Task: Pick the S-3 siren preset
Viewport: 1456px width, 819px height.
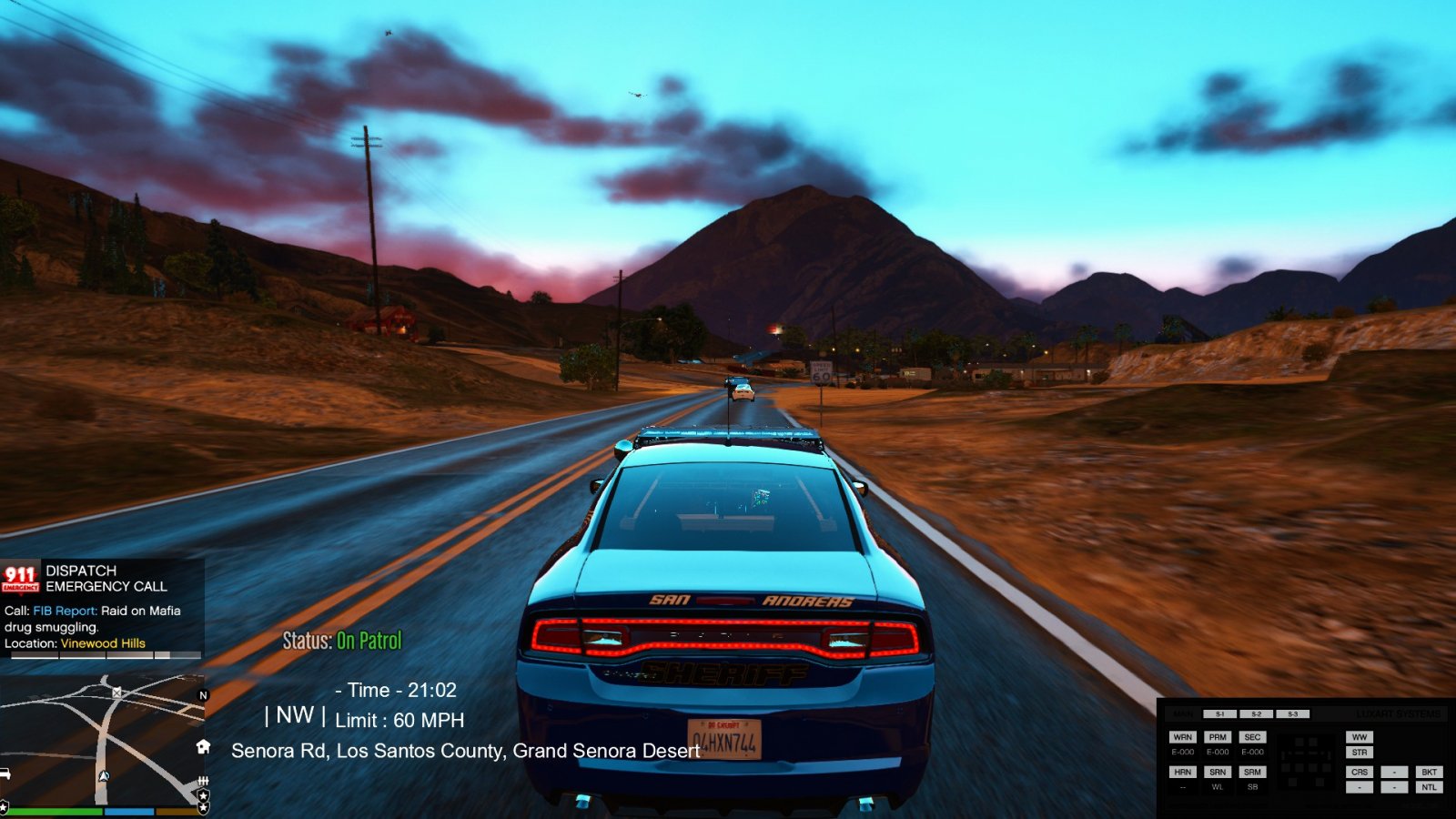Action: coord(1292,714)
